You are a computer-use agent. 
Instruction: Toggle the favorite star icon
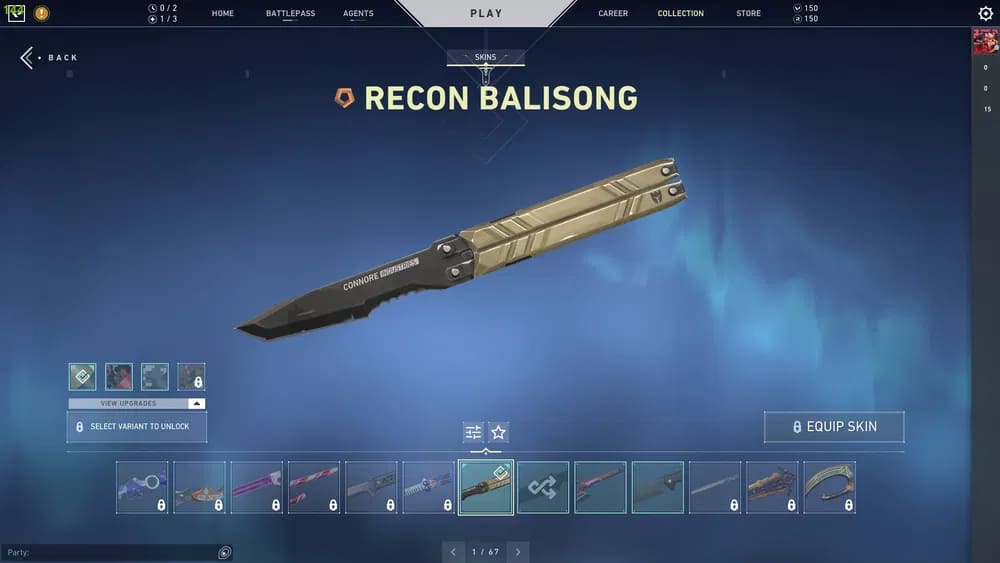click(x=498, y=432)
